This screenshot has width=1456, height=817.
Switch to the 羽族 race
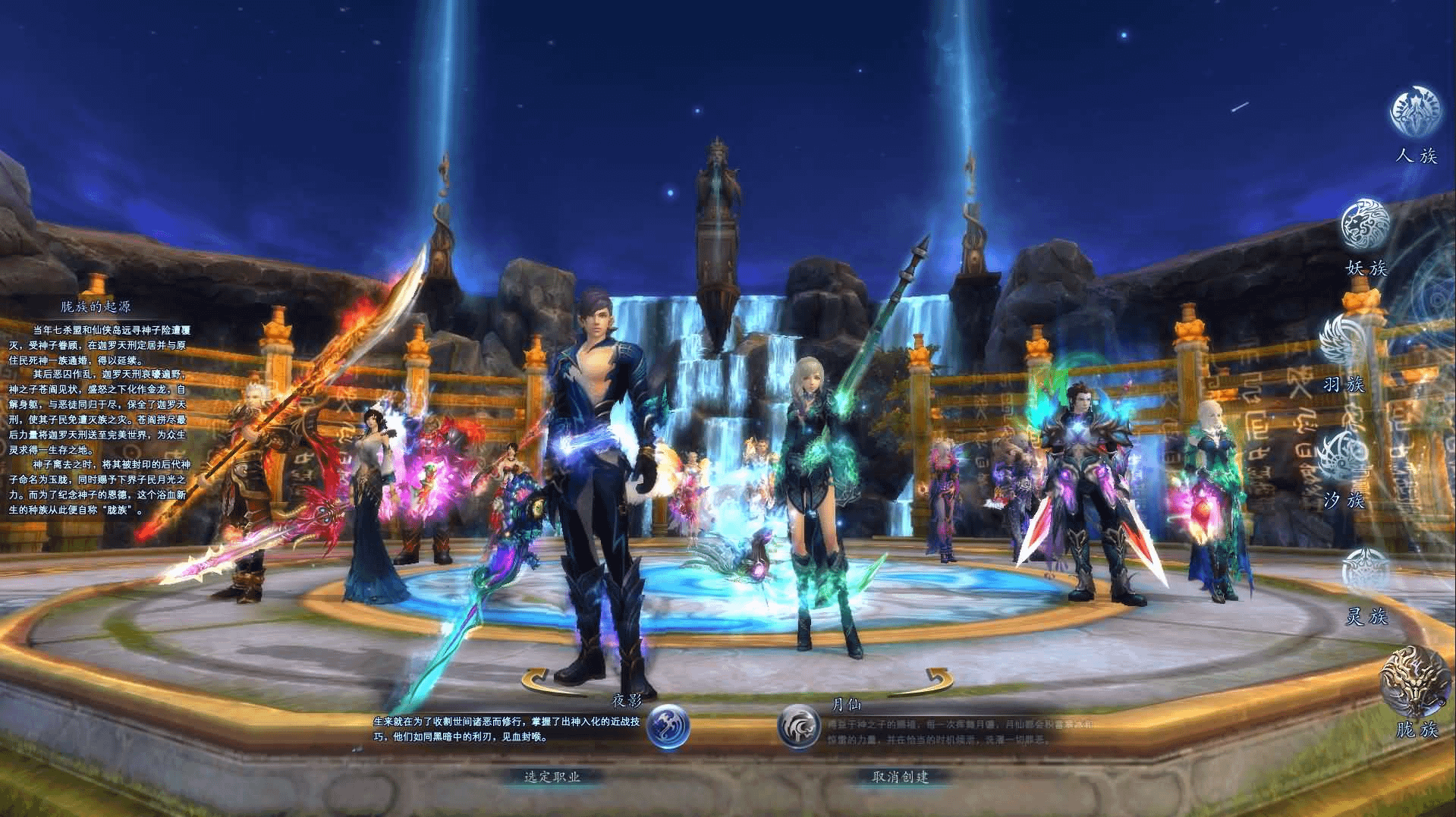pos(1344,341)
